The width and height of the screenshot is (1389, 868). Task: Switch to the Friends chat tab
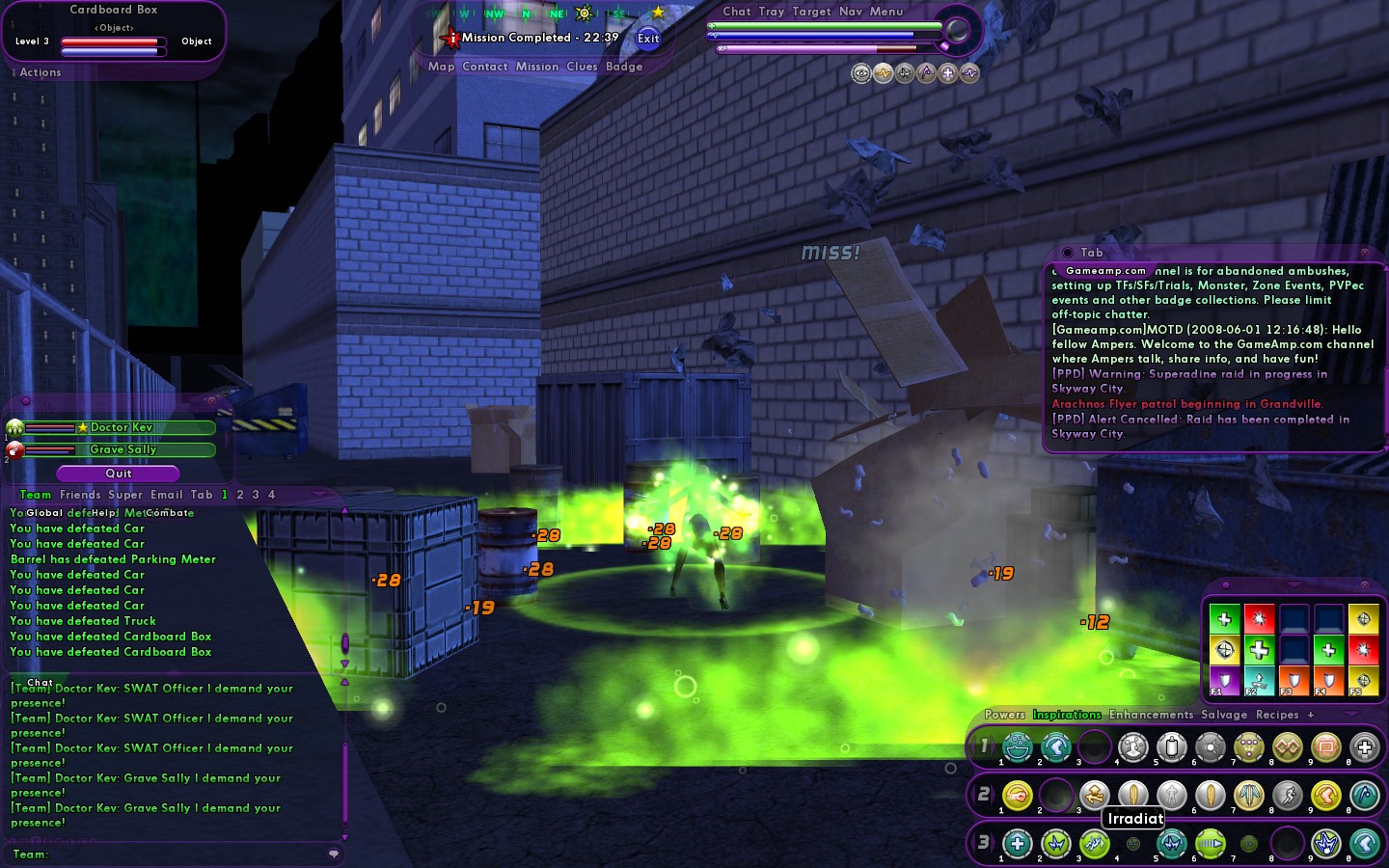(80, 495)
